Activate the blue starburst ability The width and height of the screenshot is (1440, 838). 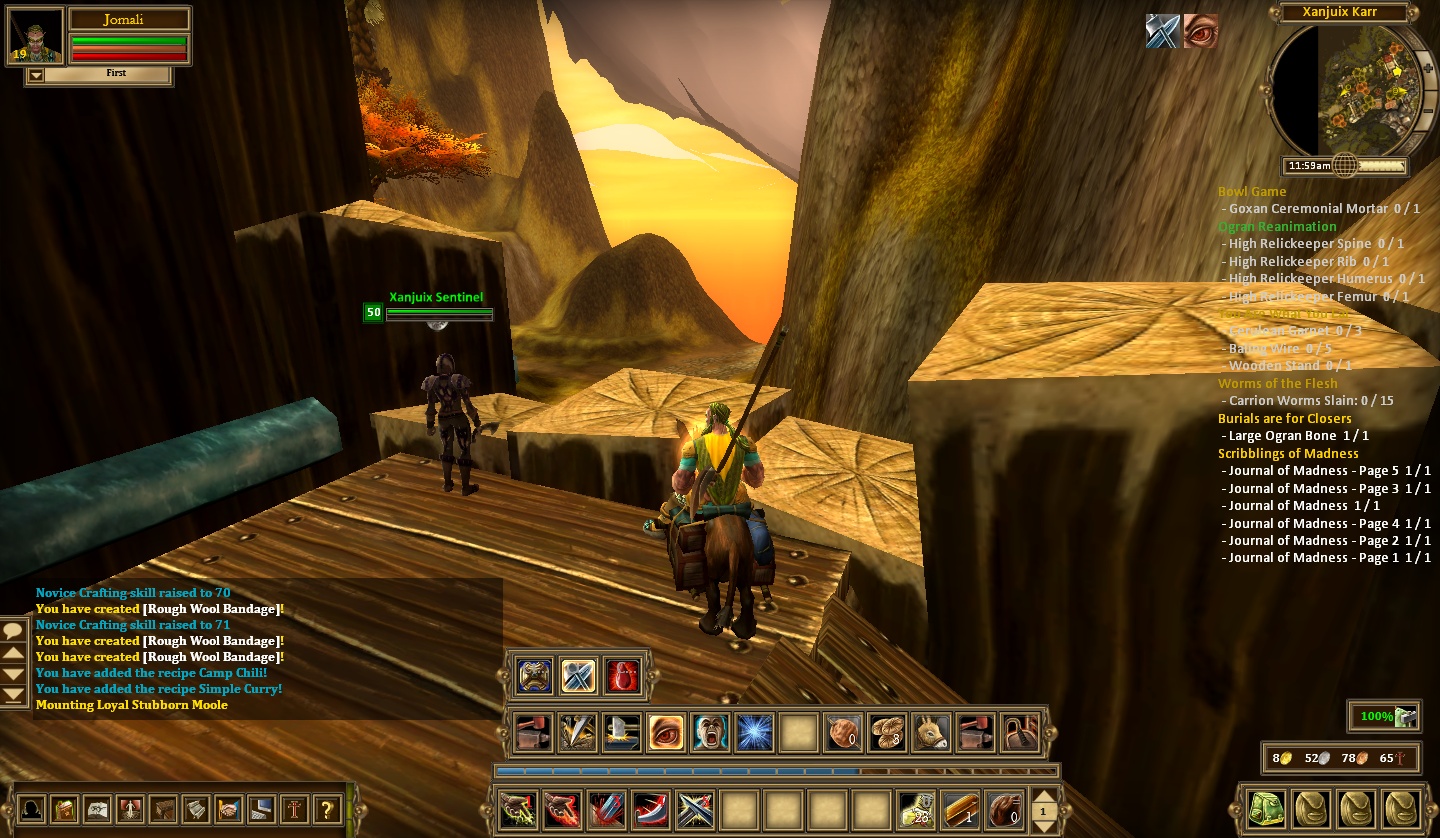(754, 733)
